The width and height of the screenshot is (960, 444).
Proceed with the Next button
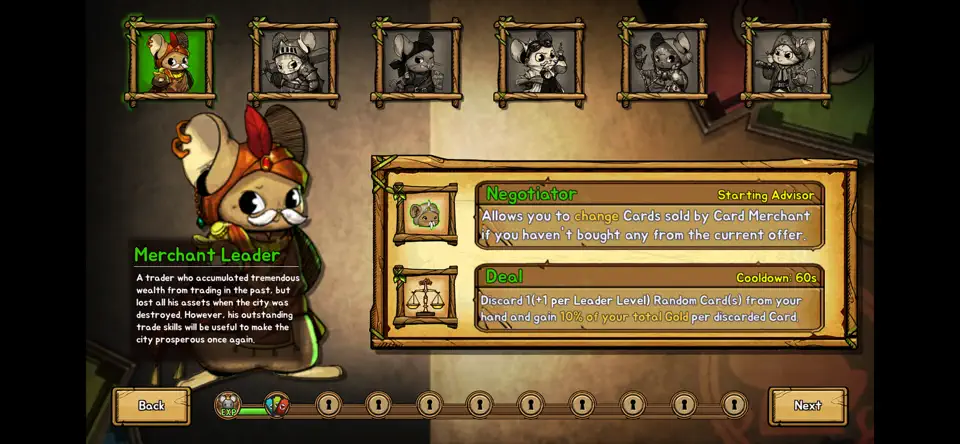point(807,405)
